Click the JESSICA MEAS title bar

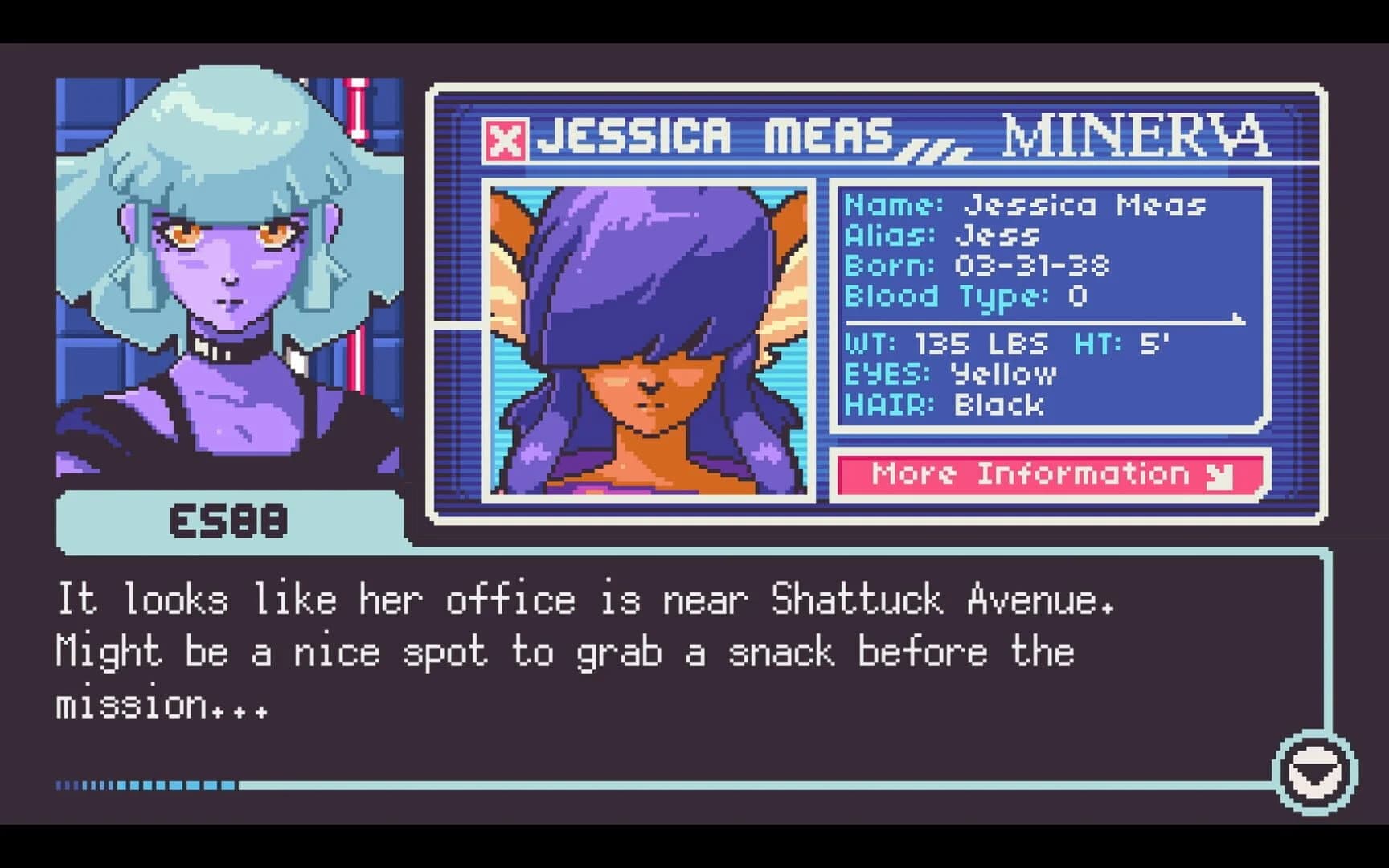tap(715, 137)
